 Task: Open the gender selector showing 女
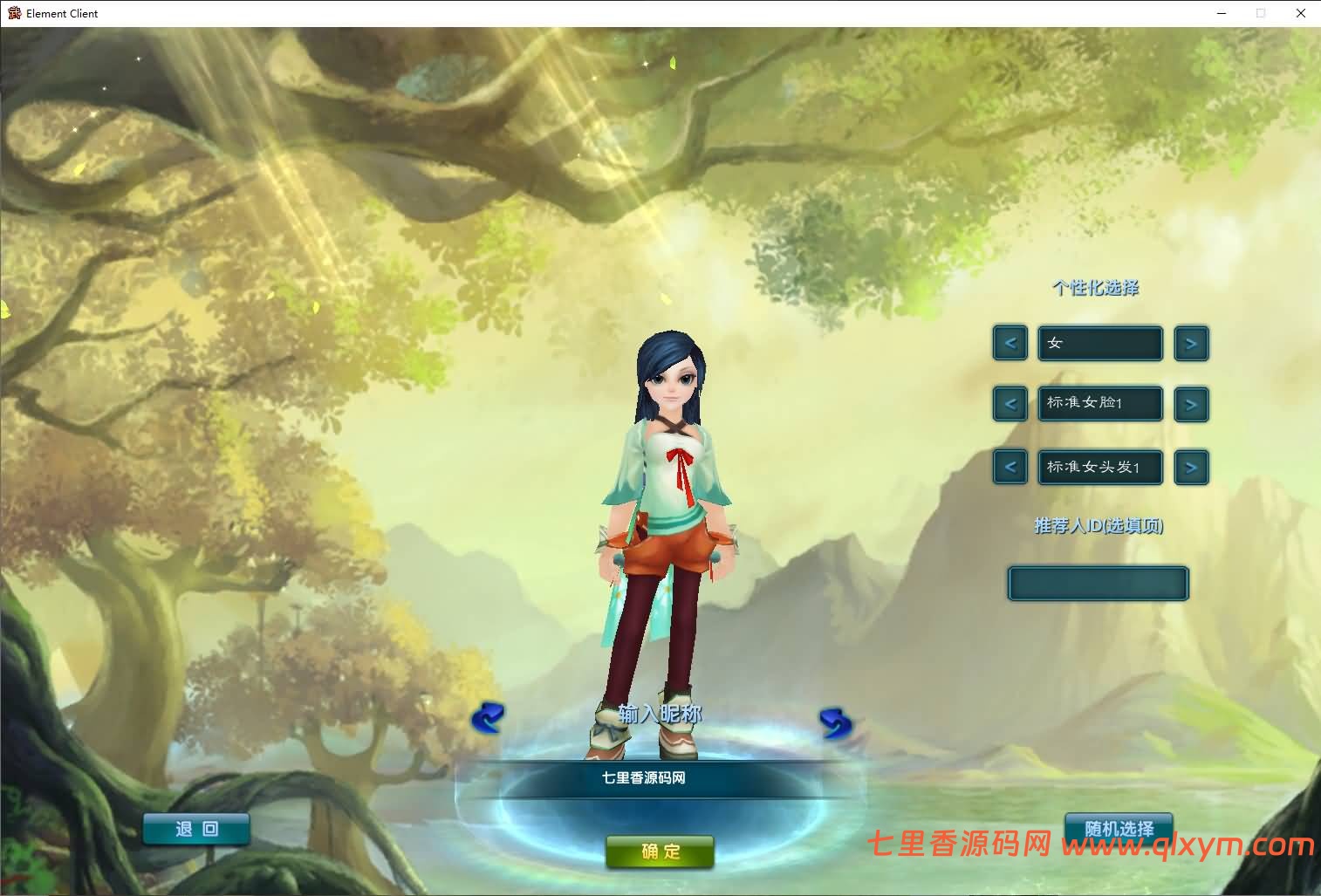coord(1099,343)
